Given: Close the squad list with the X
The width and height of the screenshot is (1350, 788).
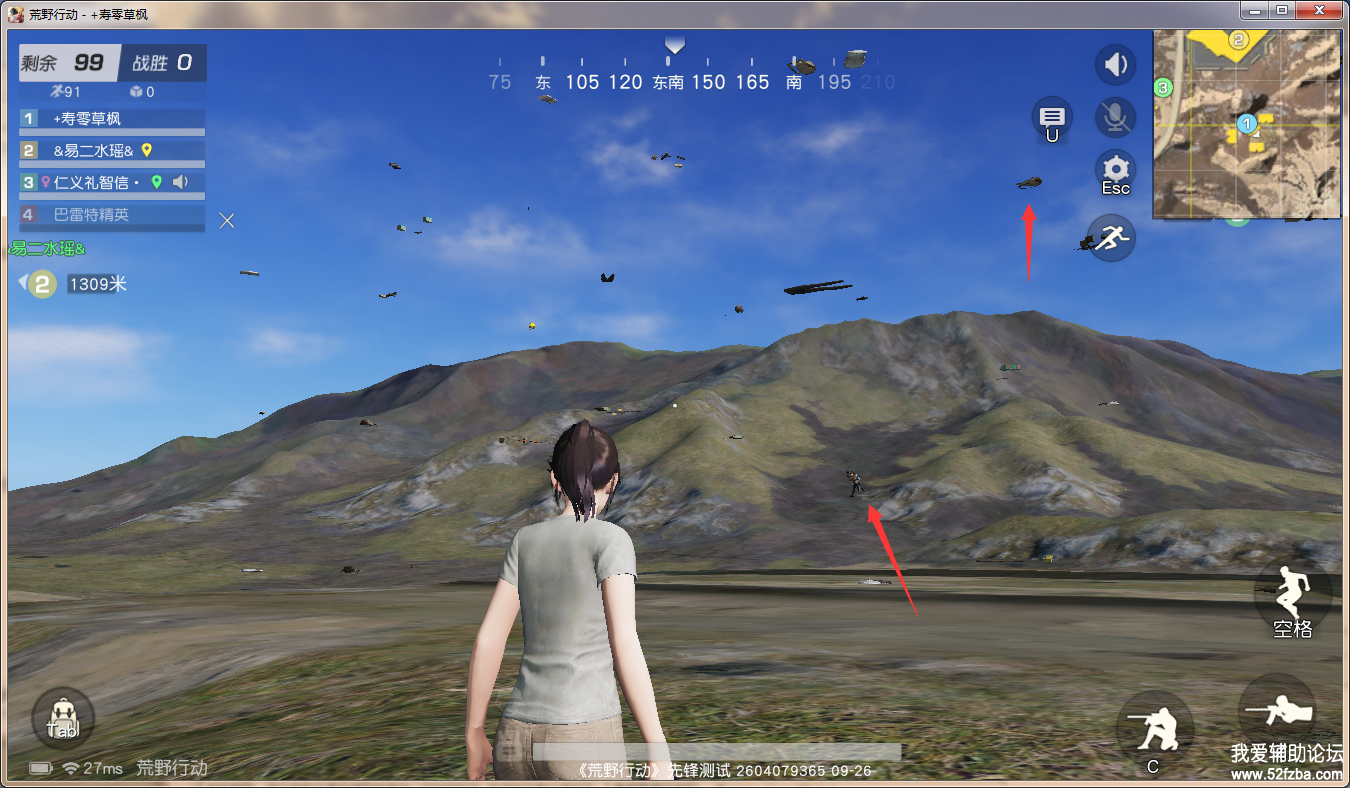Looking at the screenshot, I should tap(227, 220).
